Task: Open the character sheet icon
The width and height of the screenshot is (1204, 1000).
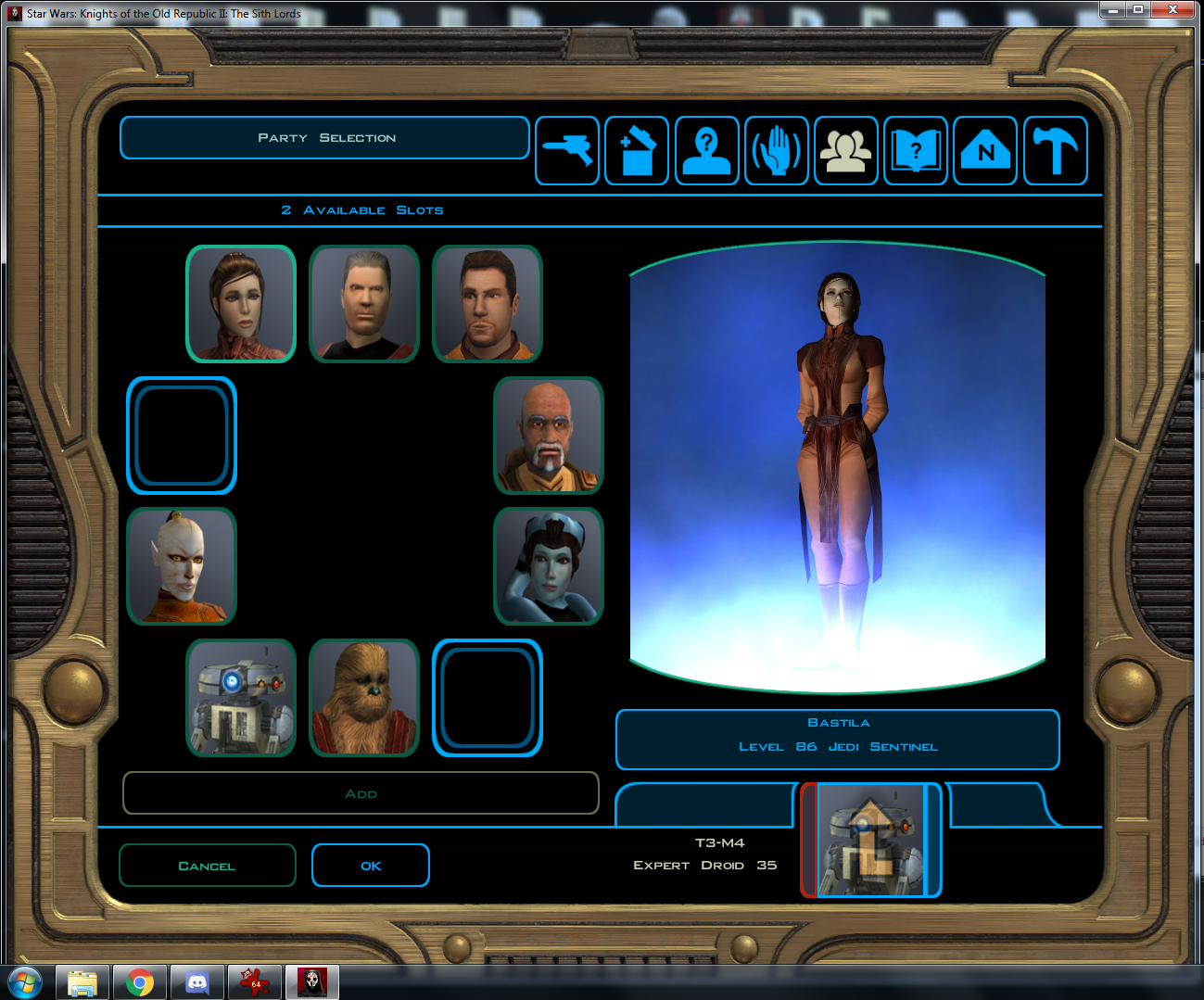Action: [706, 151]
